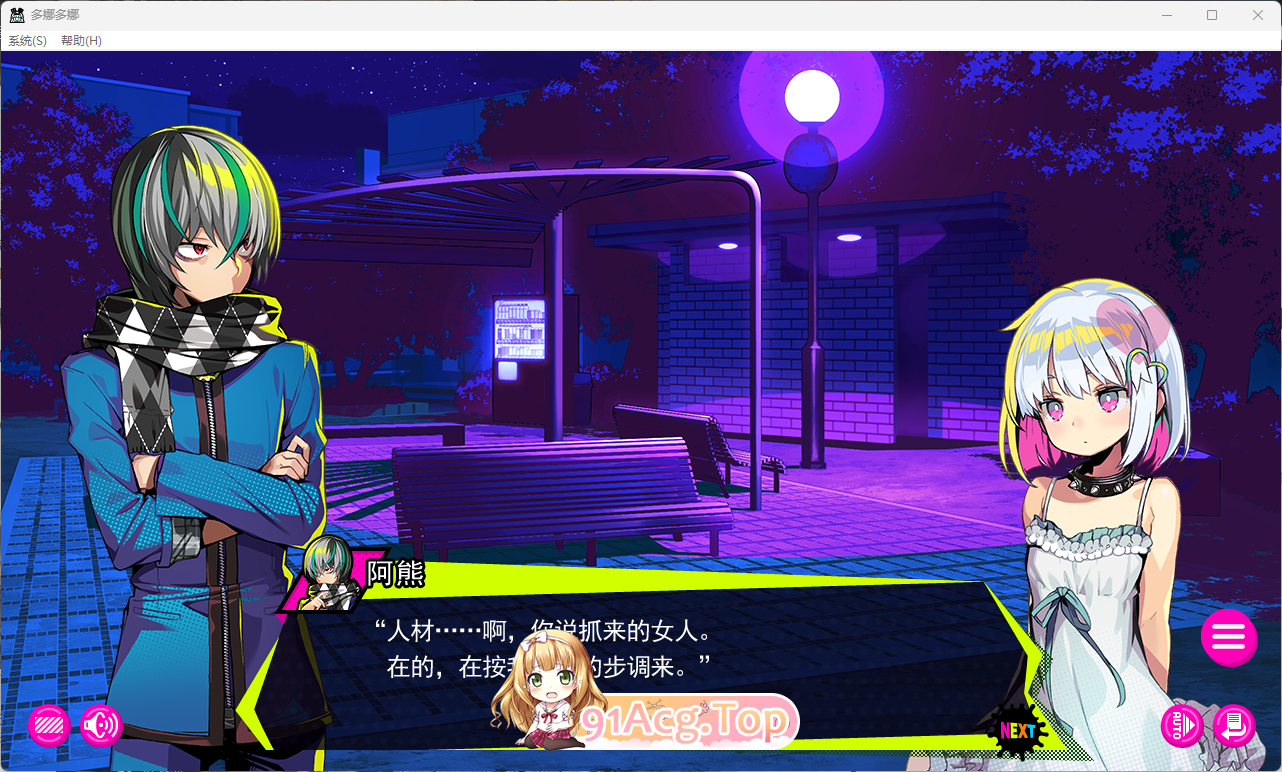This screenshot has width=1282, height=772.
Task: Open the 帮助(H) menu
Action: coord(79,41)
